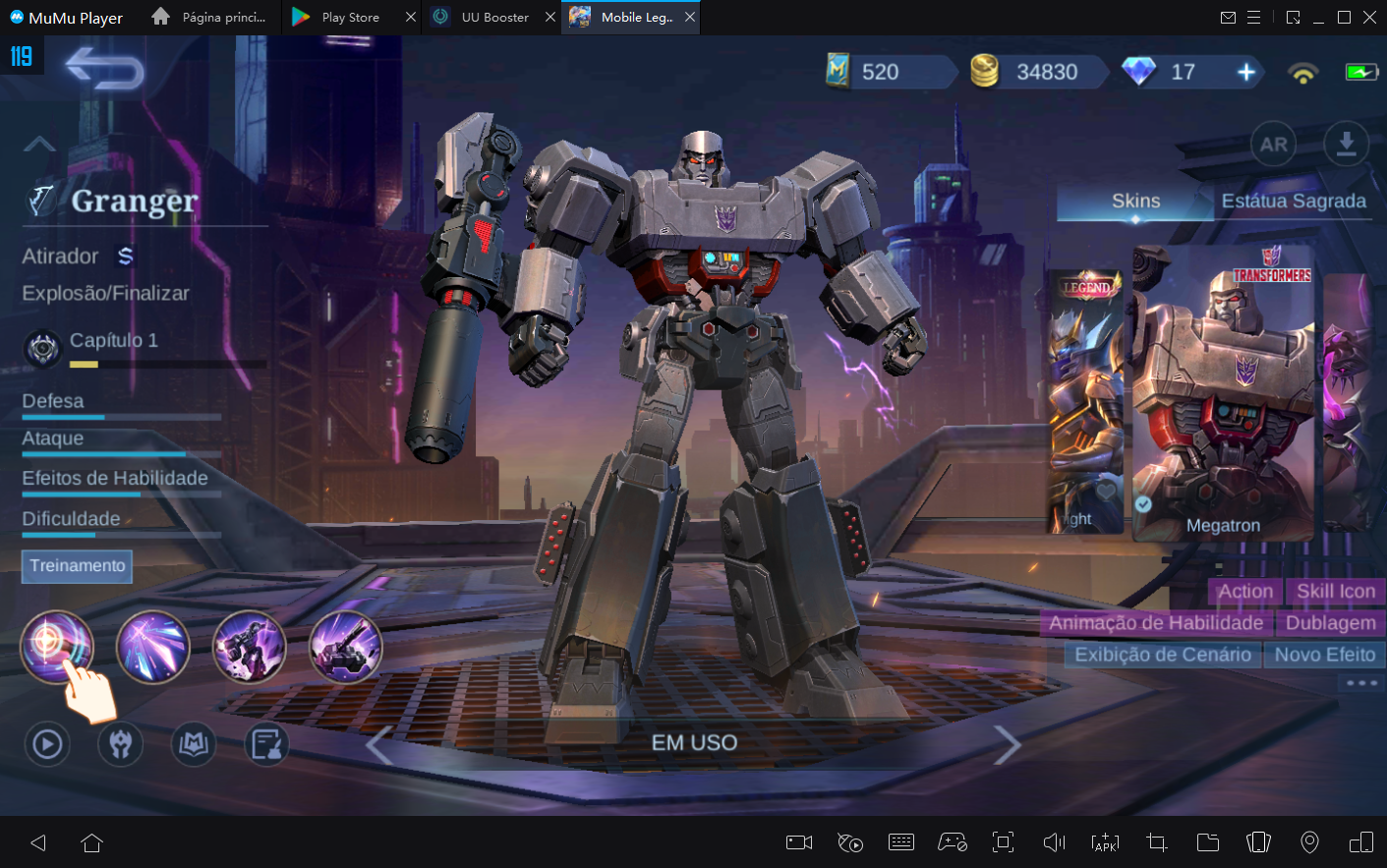1387x868 pixels.
Task: Go back using the blue arrow
Action: click(104, 69)
